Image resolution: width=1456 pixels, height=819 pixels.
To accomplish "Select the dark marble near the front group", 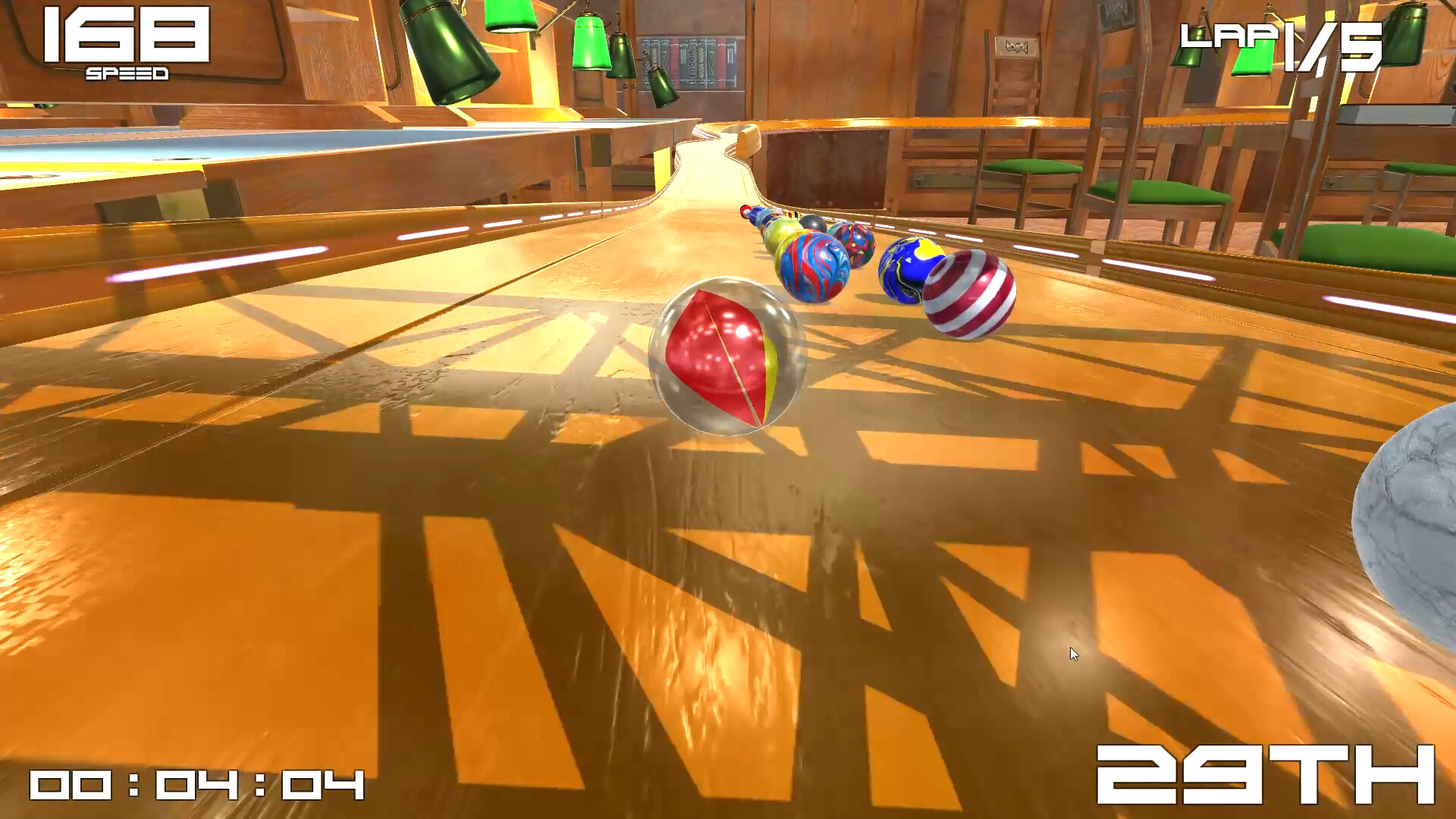I will click(x=813, y=224).
